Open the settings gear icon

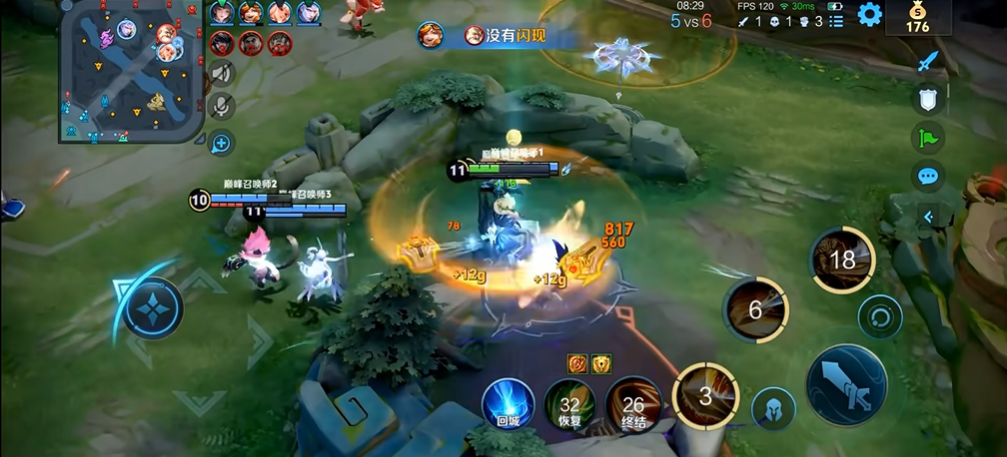tap(870, 15)
